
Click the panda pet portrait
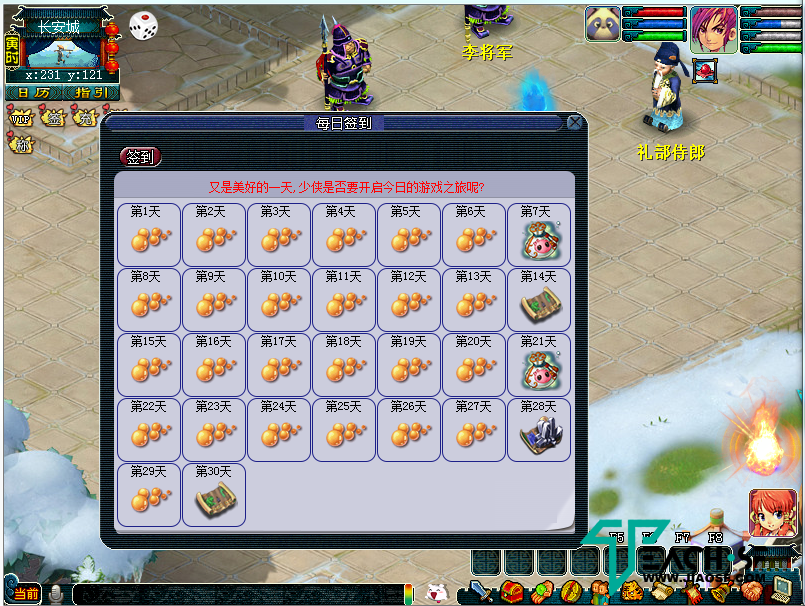click(x=602, y=25)
